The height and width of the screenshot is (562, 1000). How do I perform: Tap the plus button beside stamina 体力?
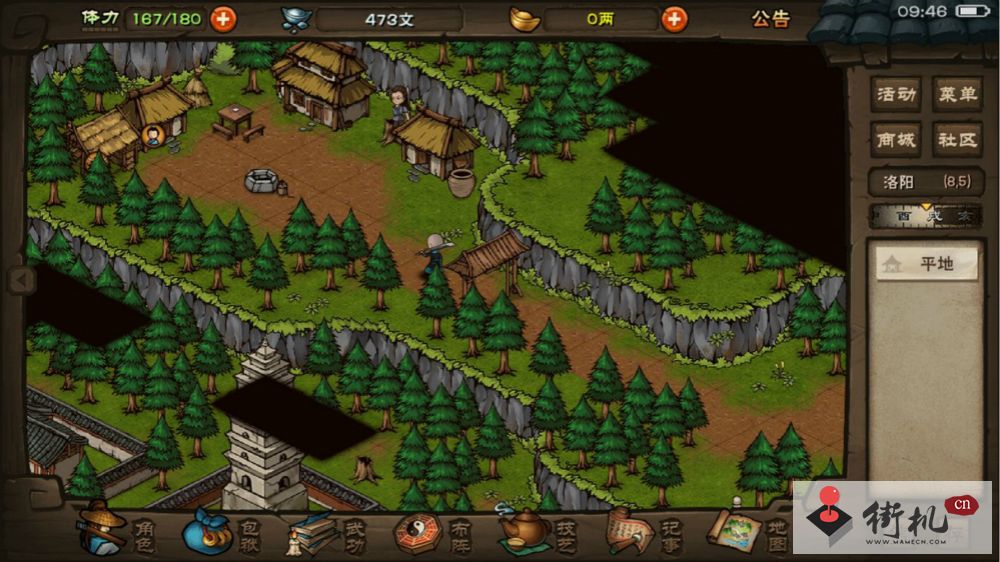(223, 18)
